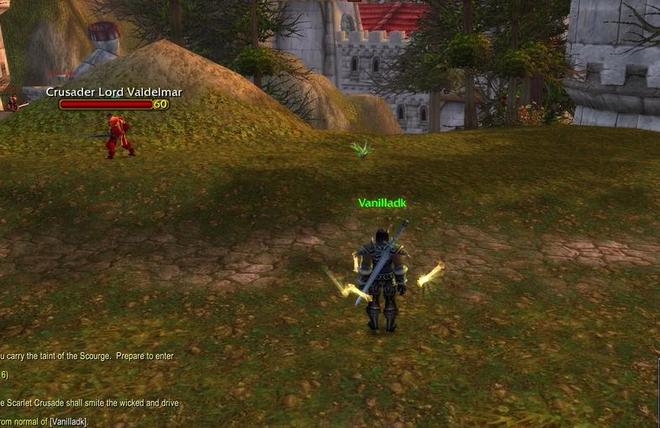Click the [Vanilladk] link in chat
660x428 pixels.
[66, 421]
